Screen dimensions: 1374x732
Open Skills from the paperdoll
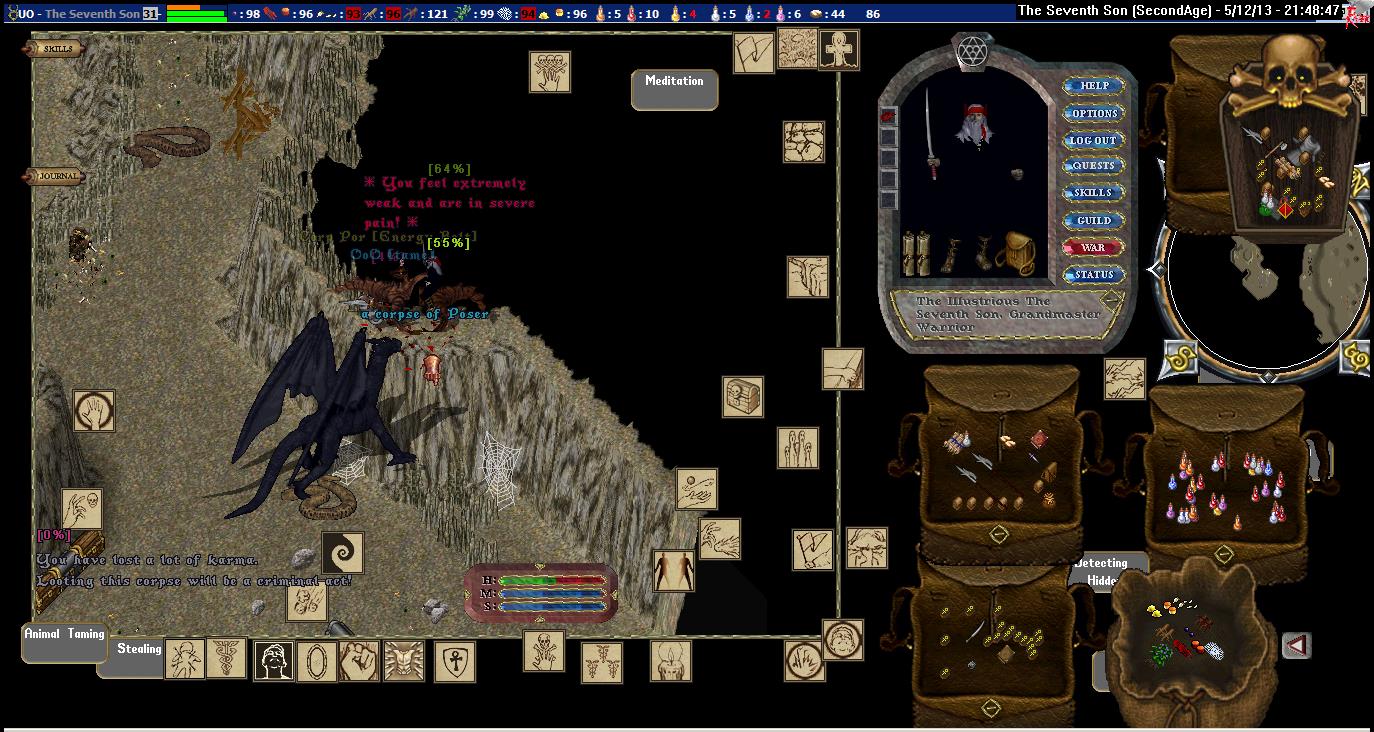pyautogui.click(x=1093, y=193)
